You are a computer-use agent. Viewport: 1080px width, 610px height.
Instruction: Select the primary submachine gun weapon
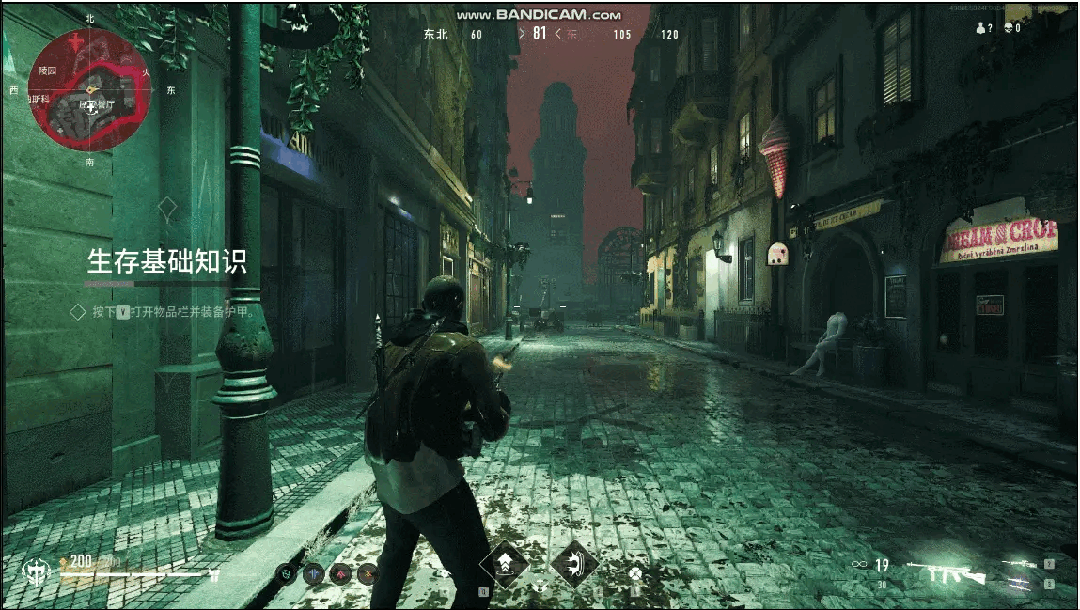pos(945,572)
